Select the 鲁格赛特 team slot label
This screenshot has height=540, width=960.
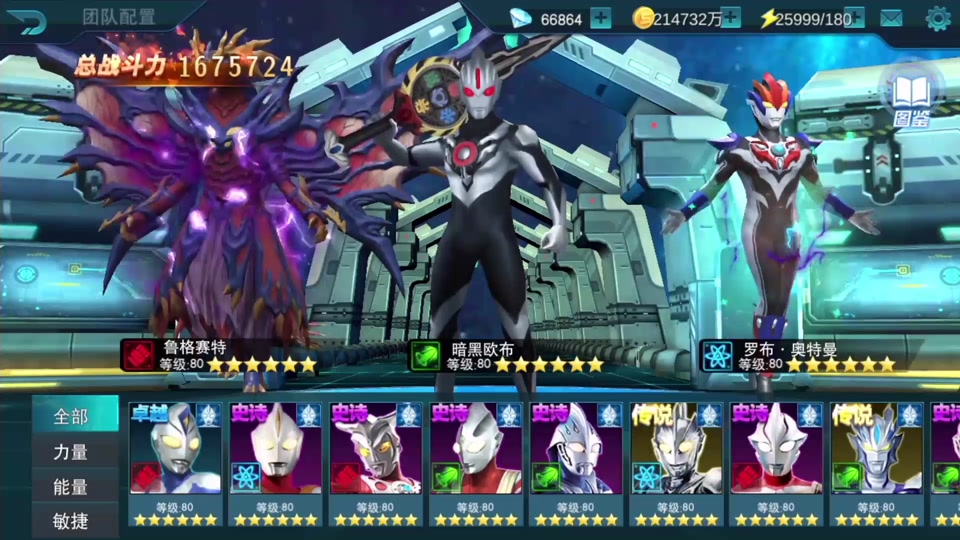pos(220,356)
